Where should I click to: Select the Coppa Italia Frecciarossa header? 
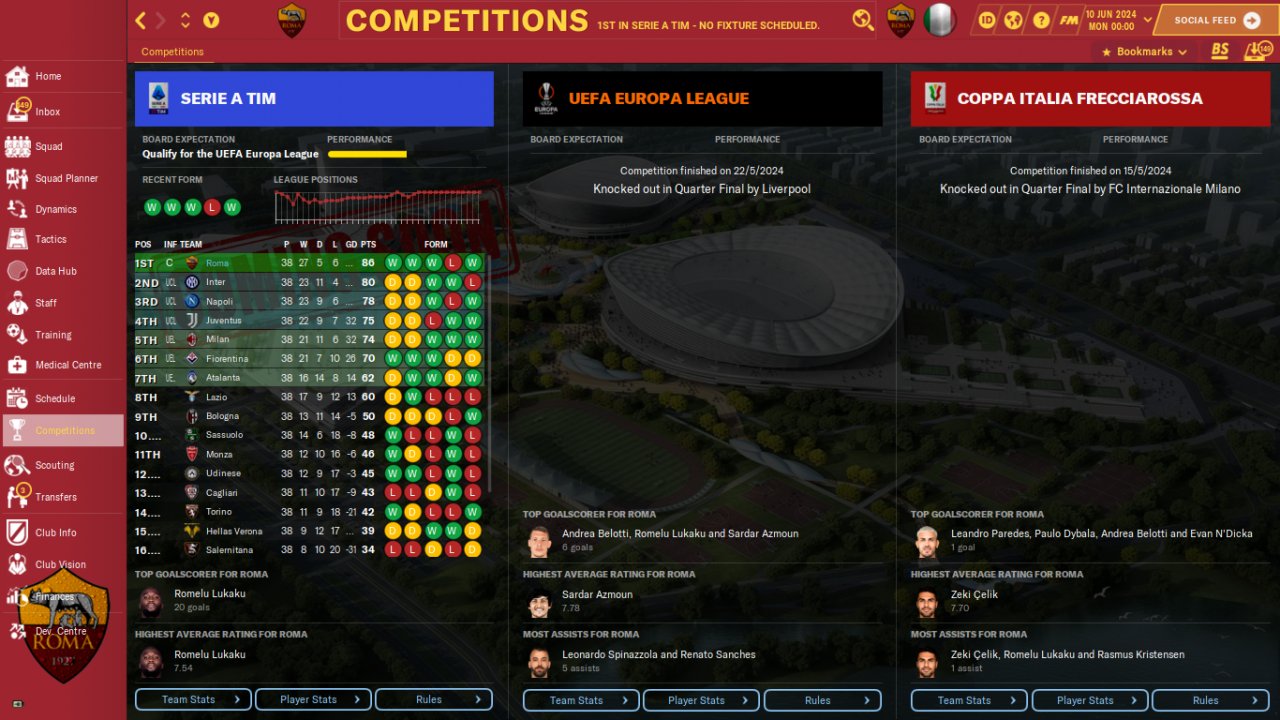[1090, 99]
